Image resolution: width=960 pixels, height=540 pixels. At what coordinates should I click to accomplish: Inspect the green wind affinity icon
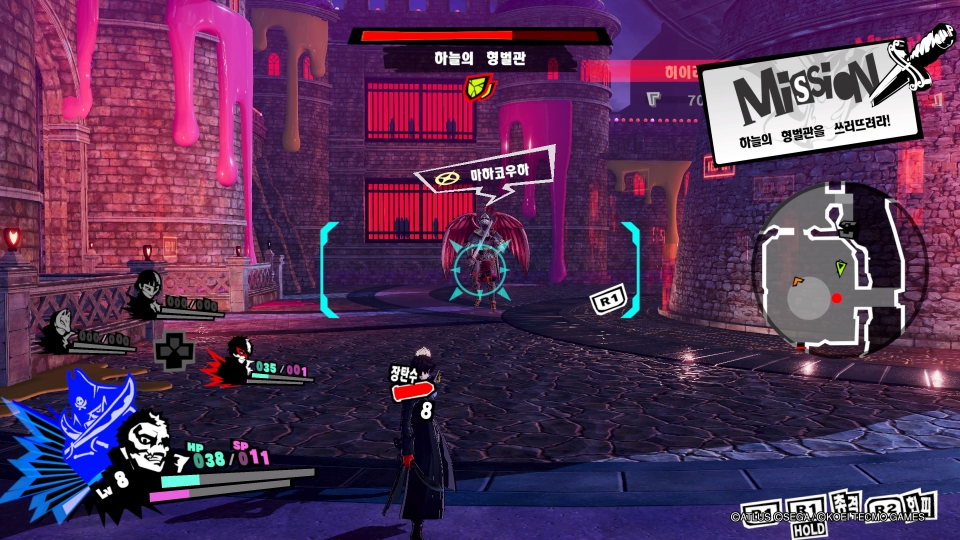tap(480, 89)
